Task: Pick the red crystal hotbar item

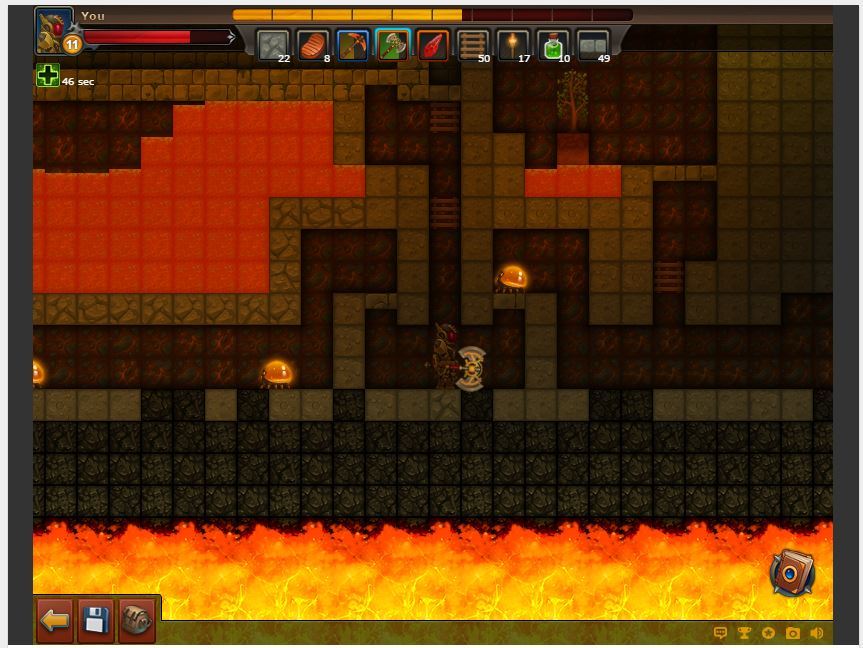Action: click(433, 45)
